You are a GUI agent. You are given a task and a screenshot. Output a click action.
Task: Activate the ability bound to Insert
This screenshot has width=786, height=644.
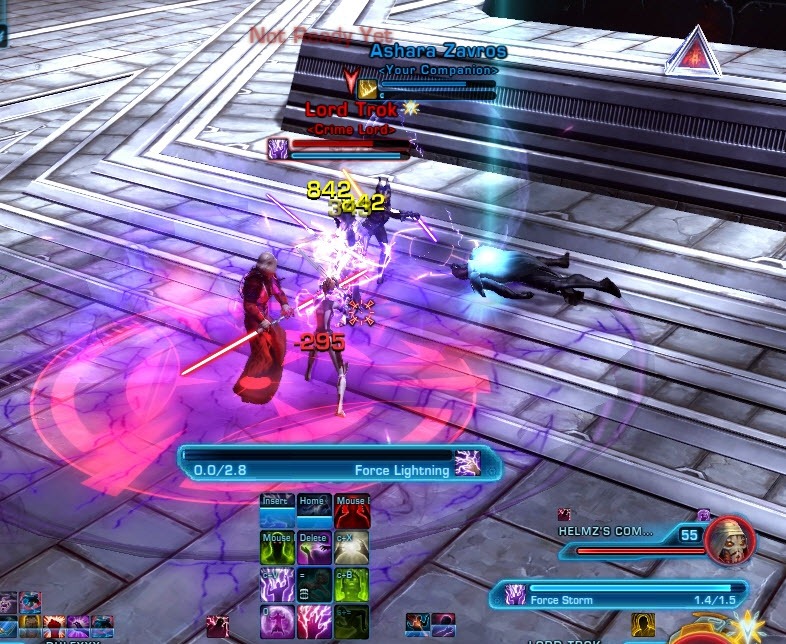click(x=277, y=510)
